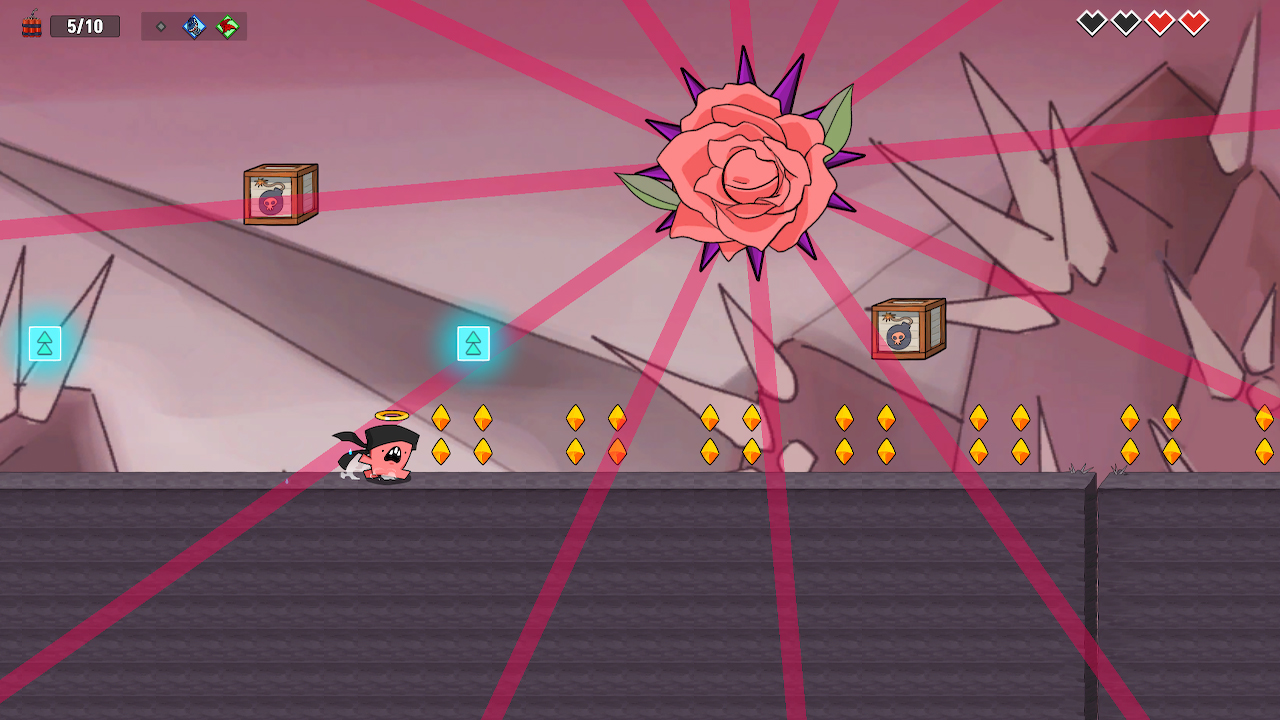
Task: Click the power-up slot bar at the top
Action: (193, 26)
